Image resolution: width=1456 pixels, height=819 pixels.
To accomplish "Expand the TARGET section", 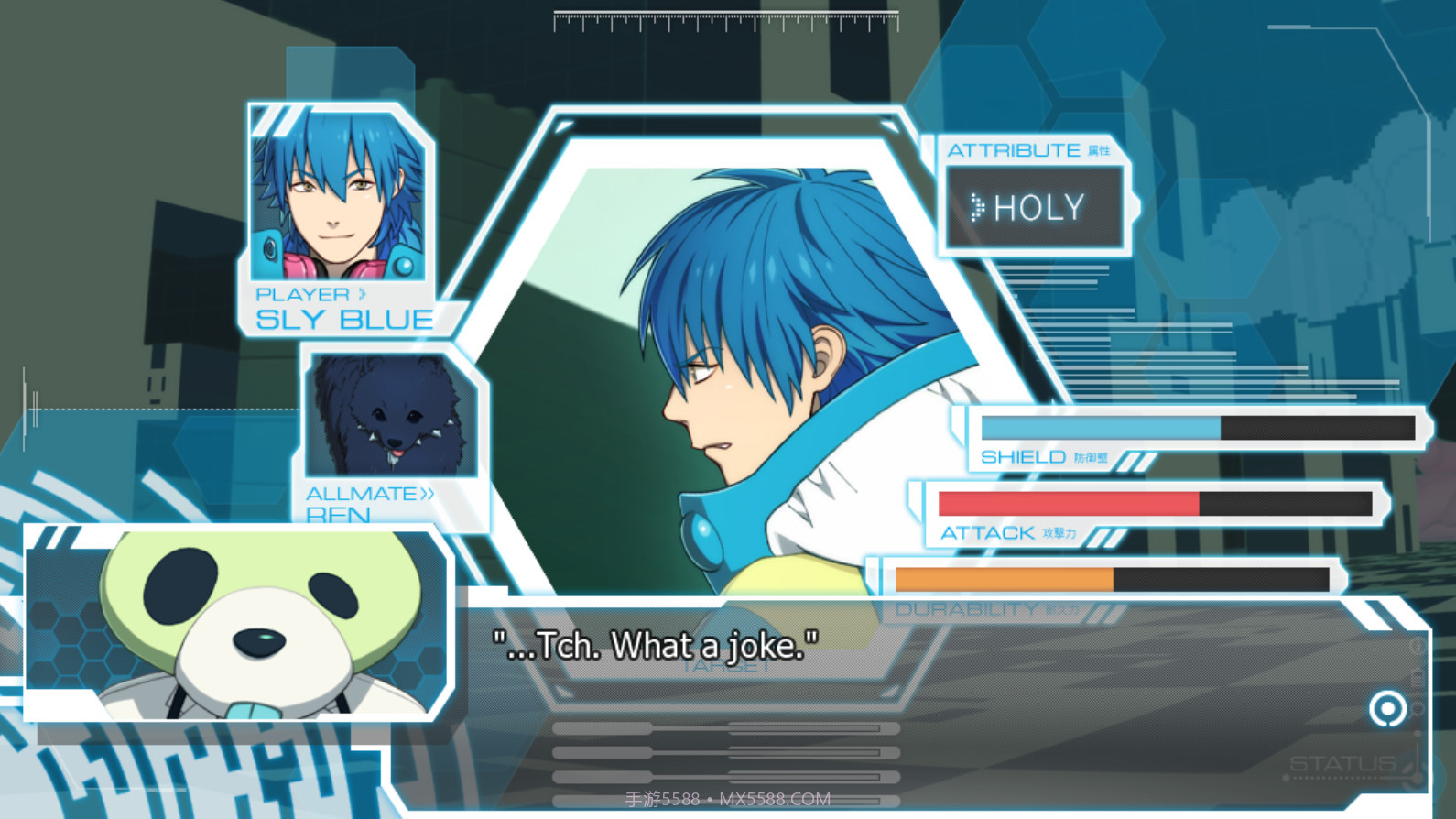I will (728, 665).
